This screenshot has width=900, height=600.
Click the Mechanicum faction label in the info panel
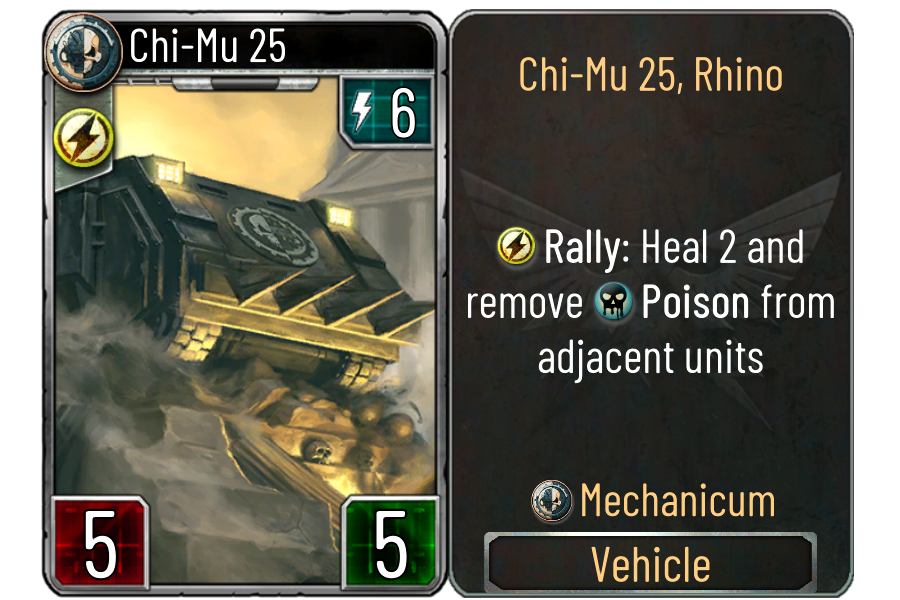click(x=676, y=501)
